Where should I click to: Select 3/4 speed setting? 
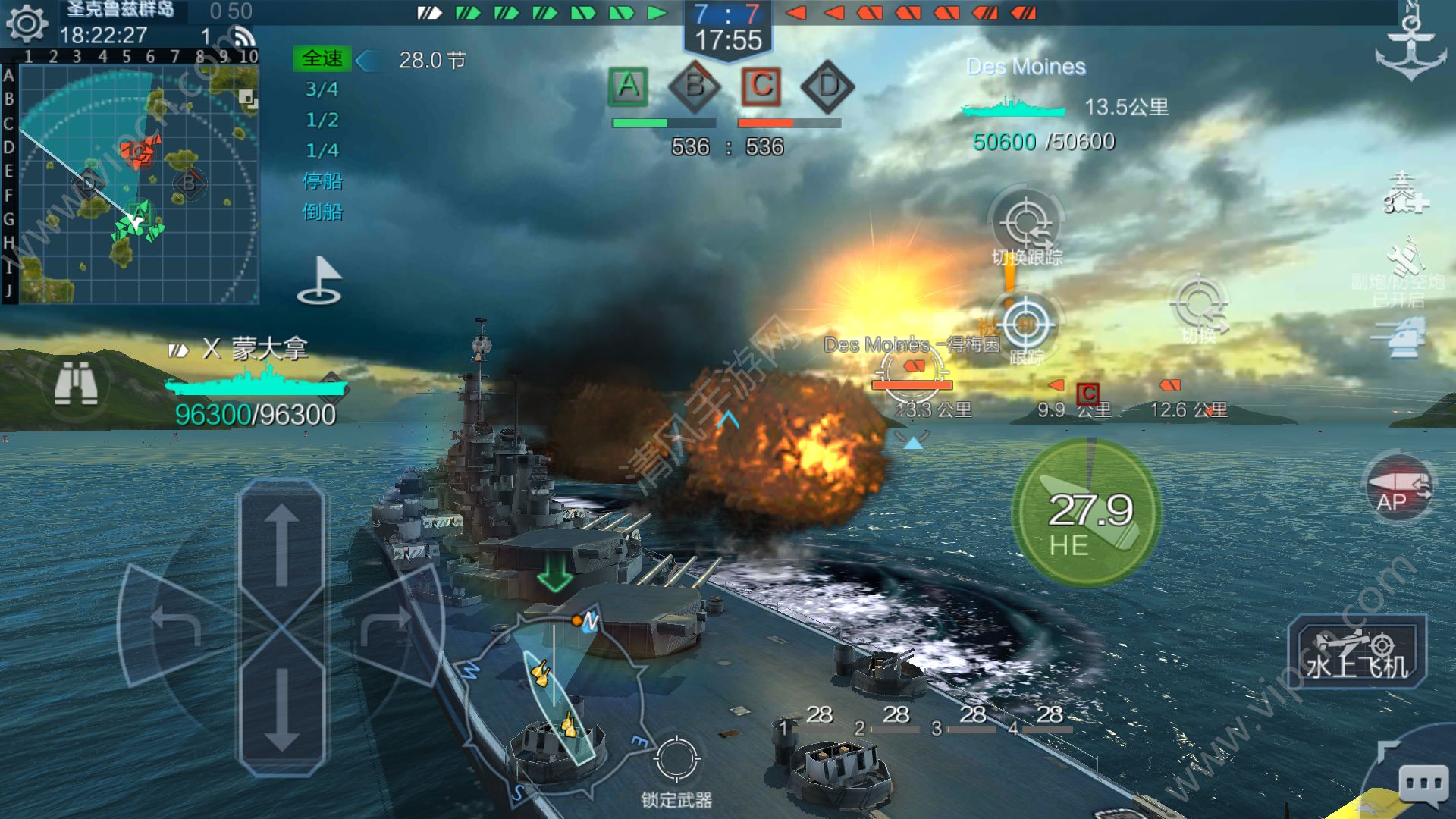[322, 89]
